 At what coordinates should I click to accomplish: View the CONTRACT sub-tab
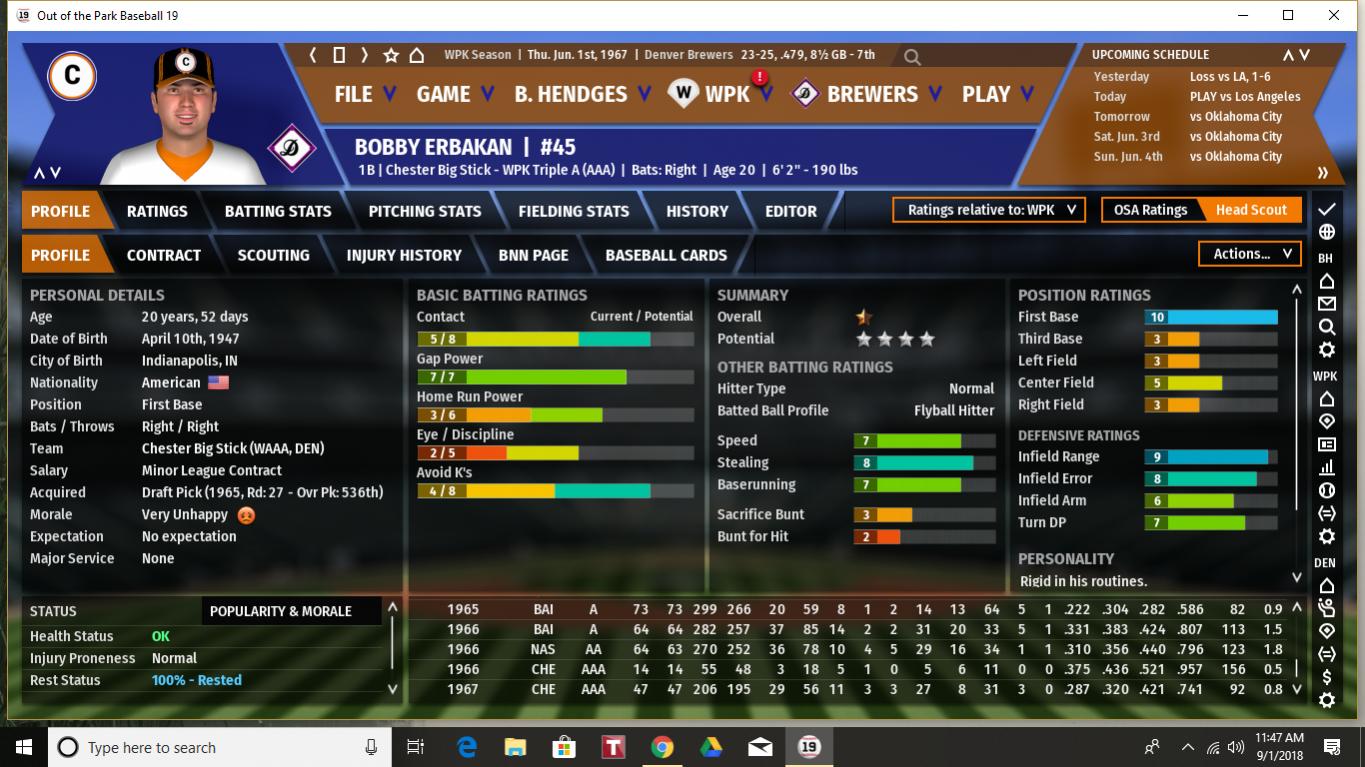(x=164, y=255)
